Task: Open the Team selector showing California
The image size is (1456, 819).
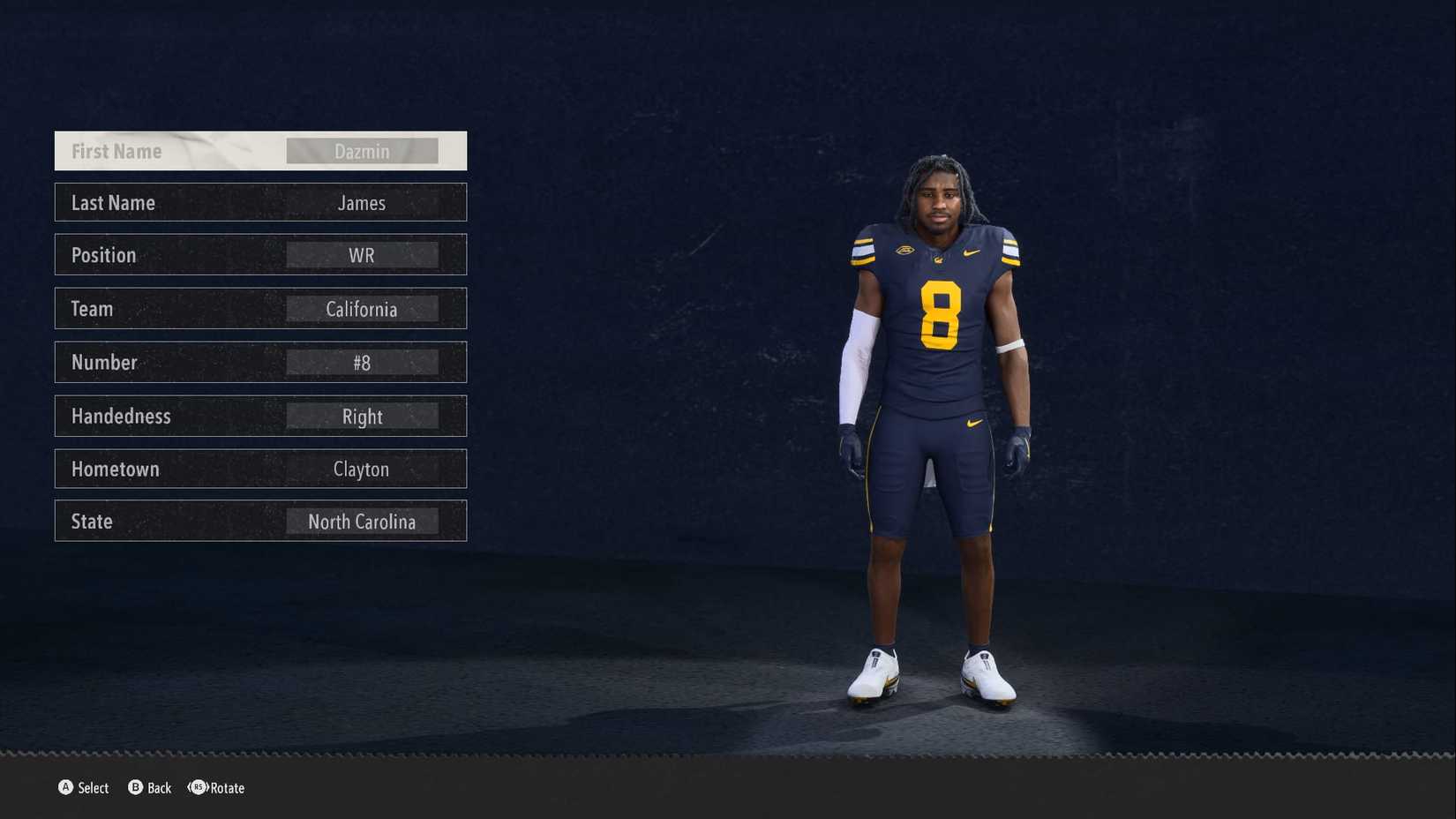Action: pos(362,309)
